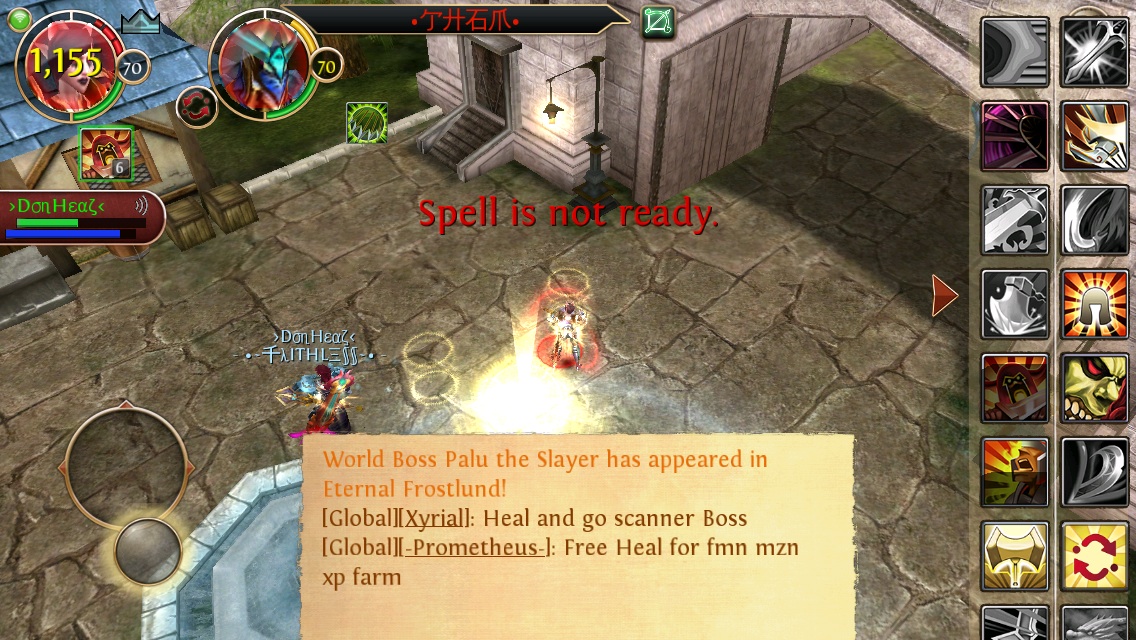
Task: Tap the crown icon above the player portrait
Action: (140, 22)
